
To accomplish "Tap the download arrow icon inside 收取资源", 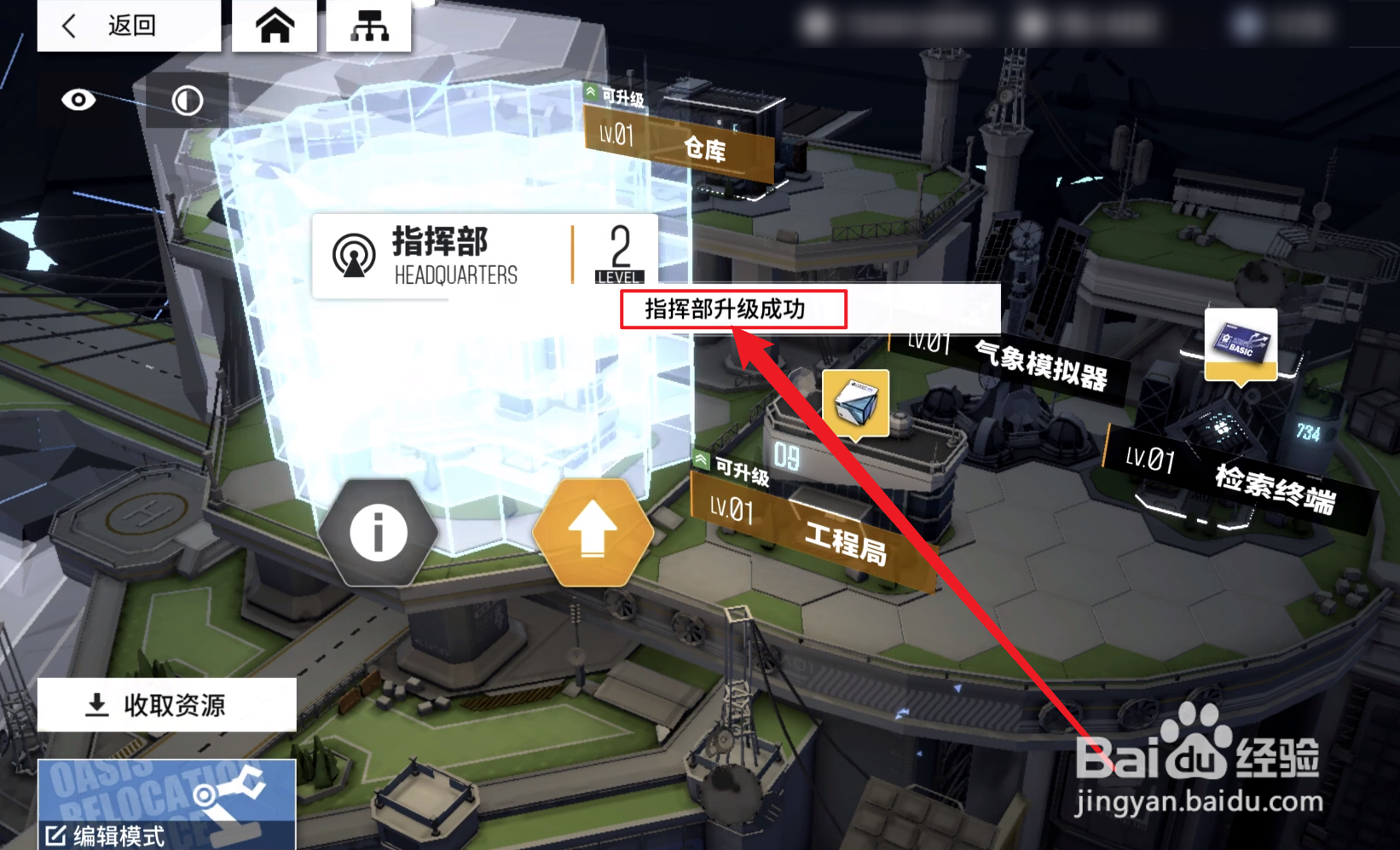I will point(96,705).
